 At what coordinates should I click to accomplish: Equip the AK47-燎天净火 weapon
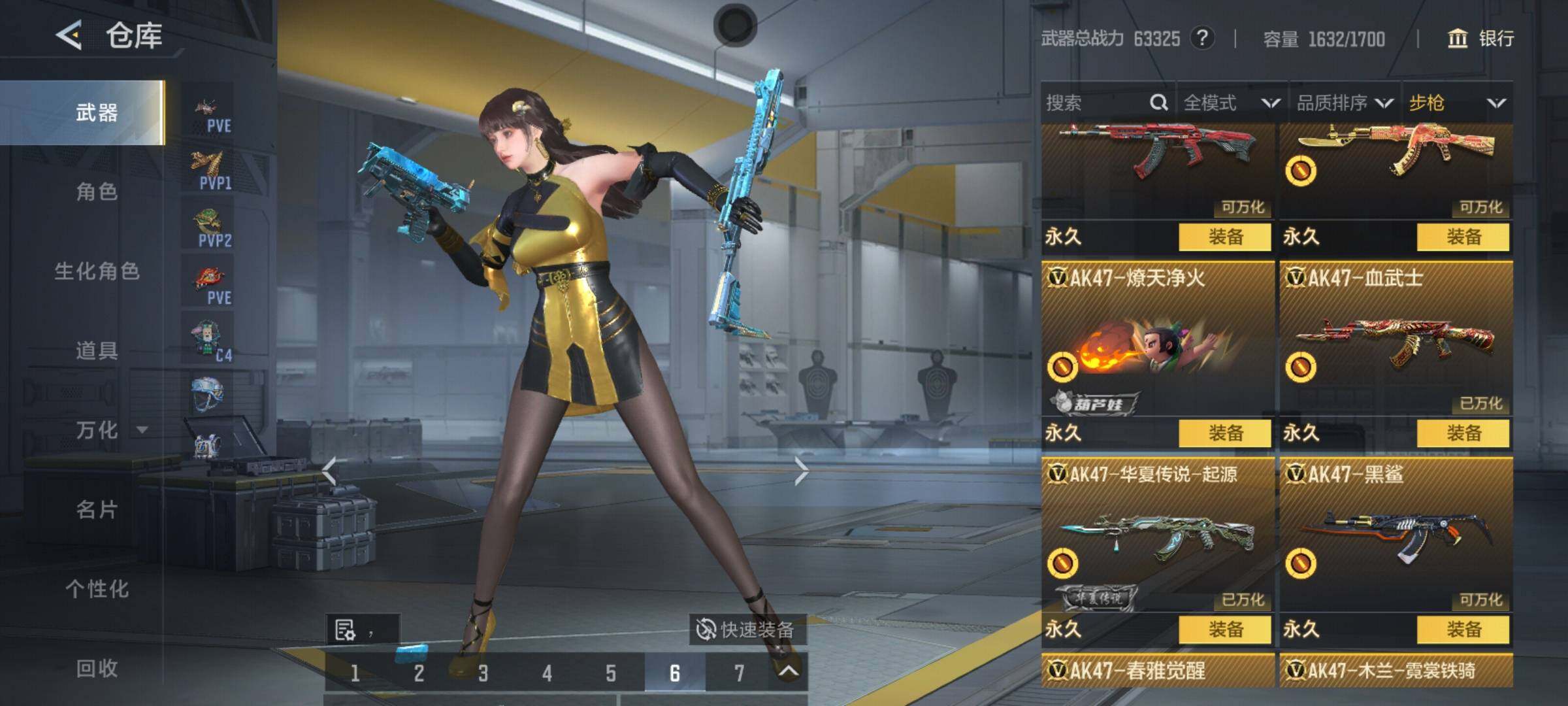(1225, 433)
